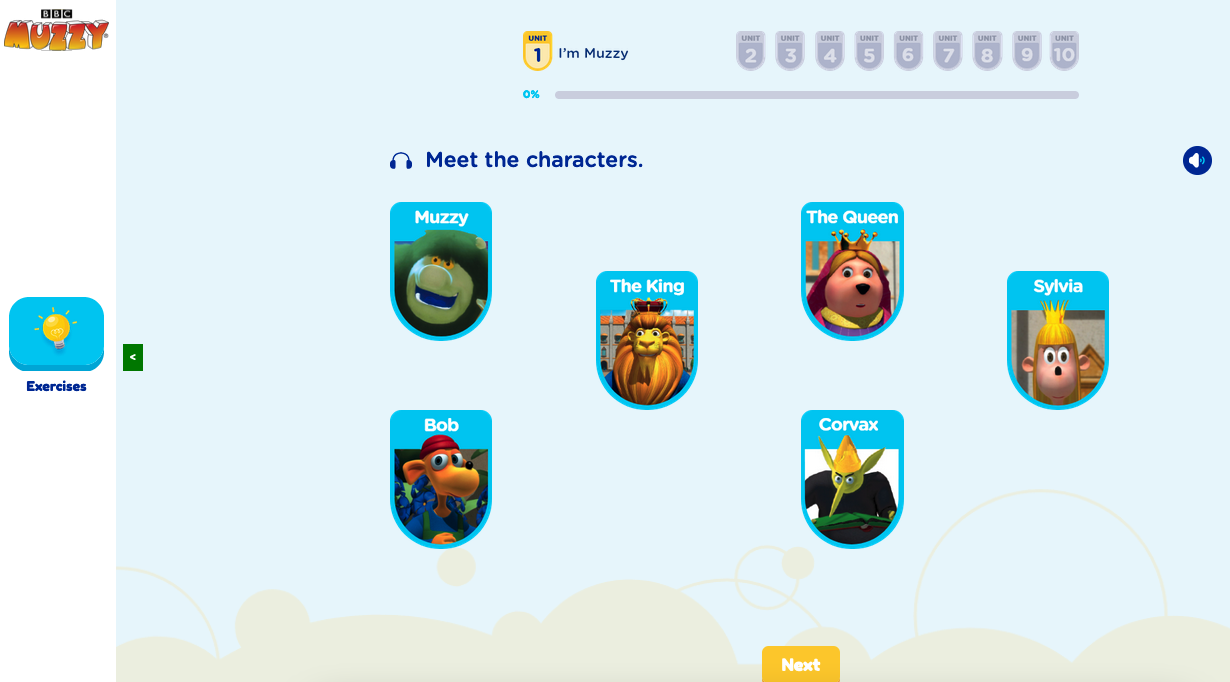Go to the BBC Muzzy logo home
This screenshot has width=1230, height=682.
pyautogui.click(x=56, y=30)
